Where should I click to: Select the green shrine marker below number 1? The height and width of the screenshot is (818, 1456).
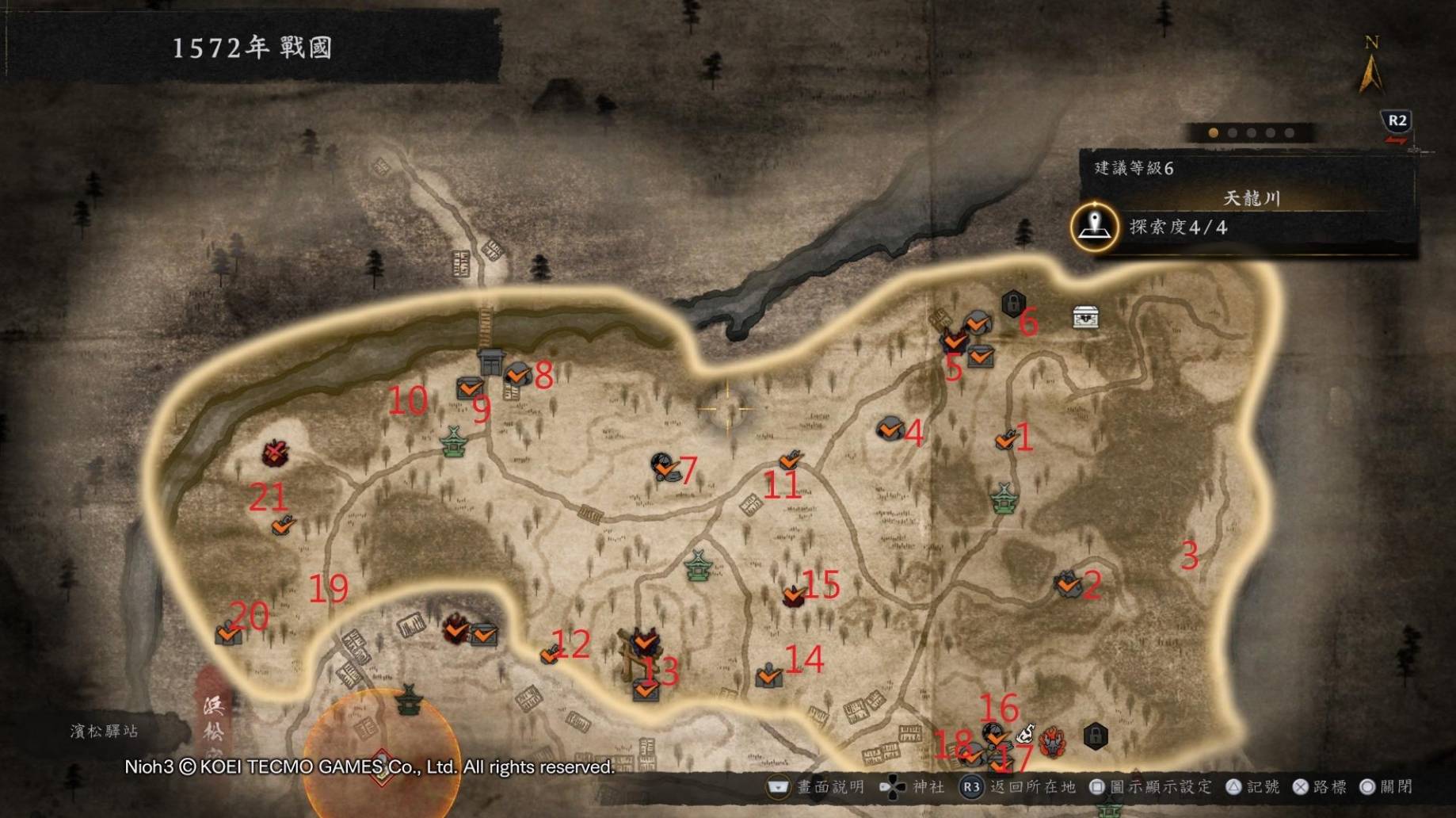click(x=1004, y=499)
